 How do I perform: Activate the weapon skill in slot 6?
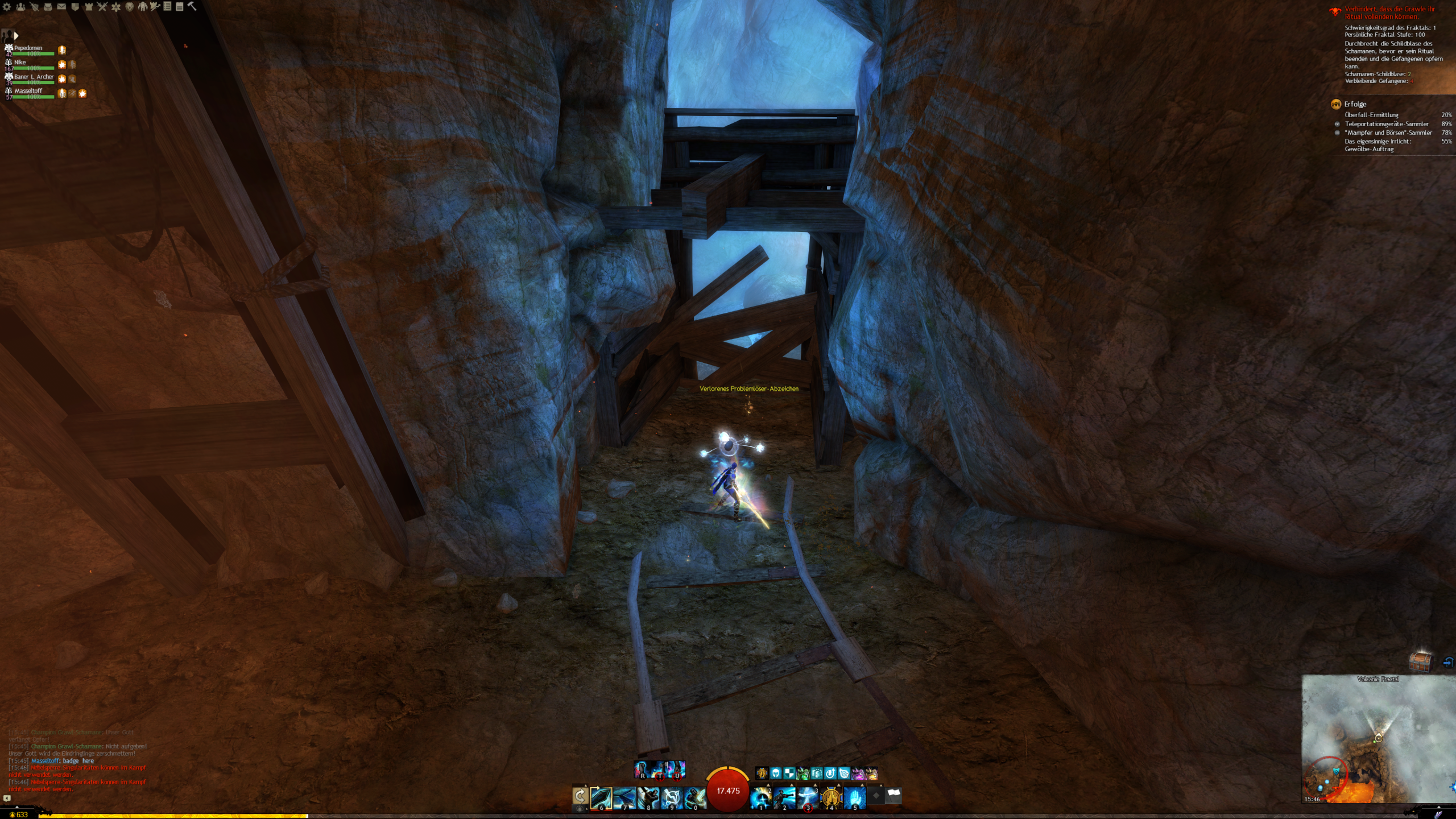[x=601, y=797]
